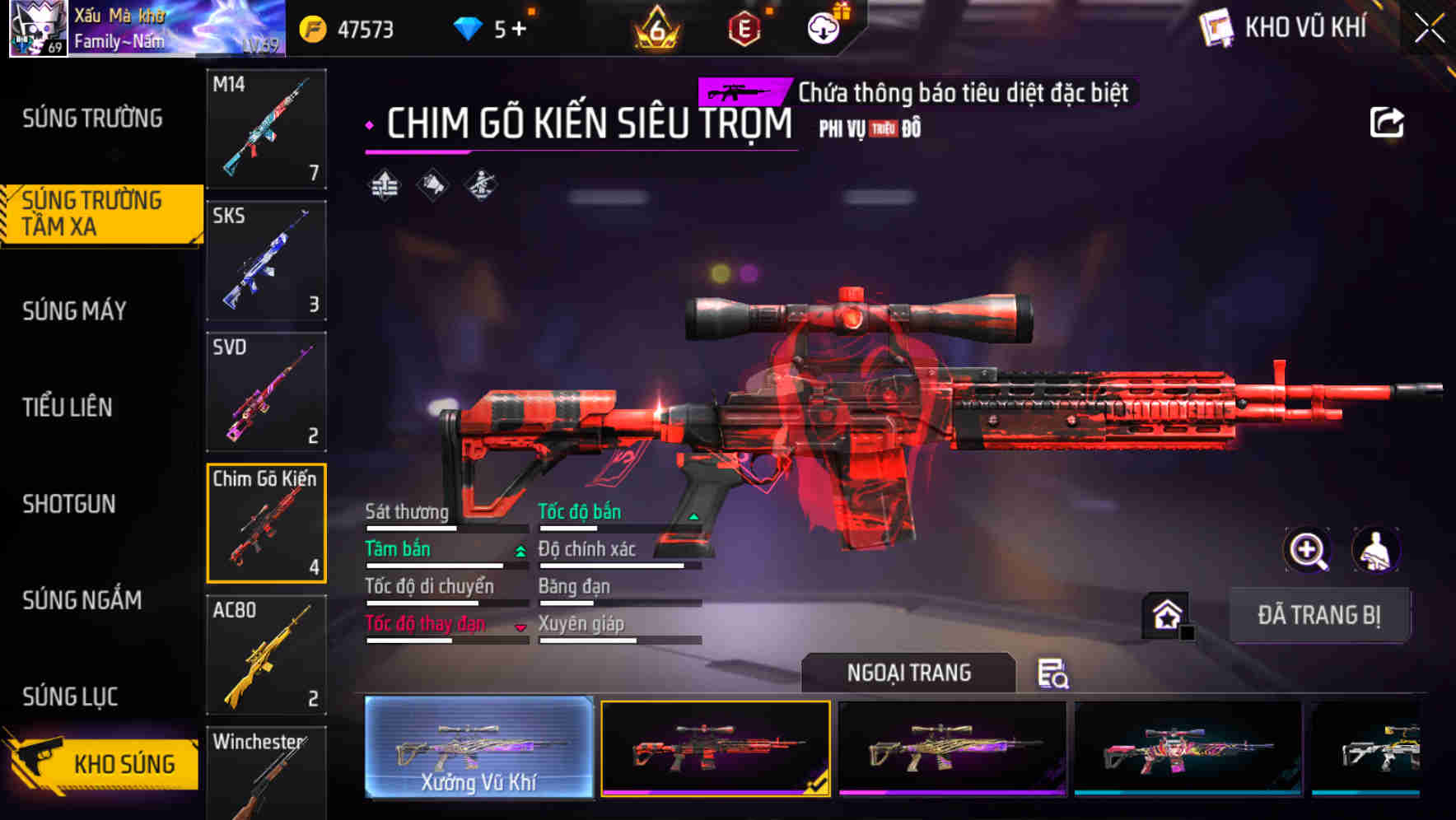Click the Sát thương stat bar
This screenshot has width=1456, height=820.
coord(445,528)
